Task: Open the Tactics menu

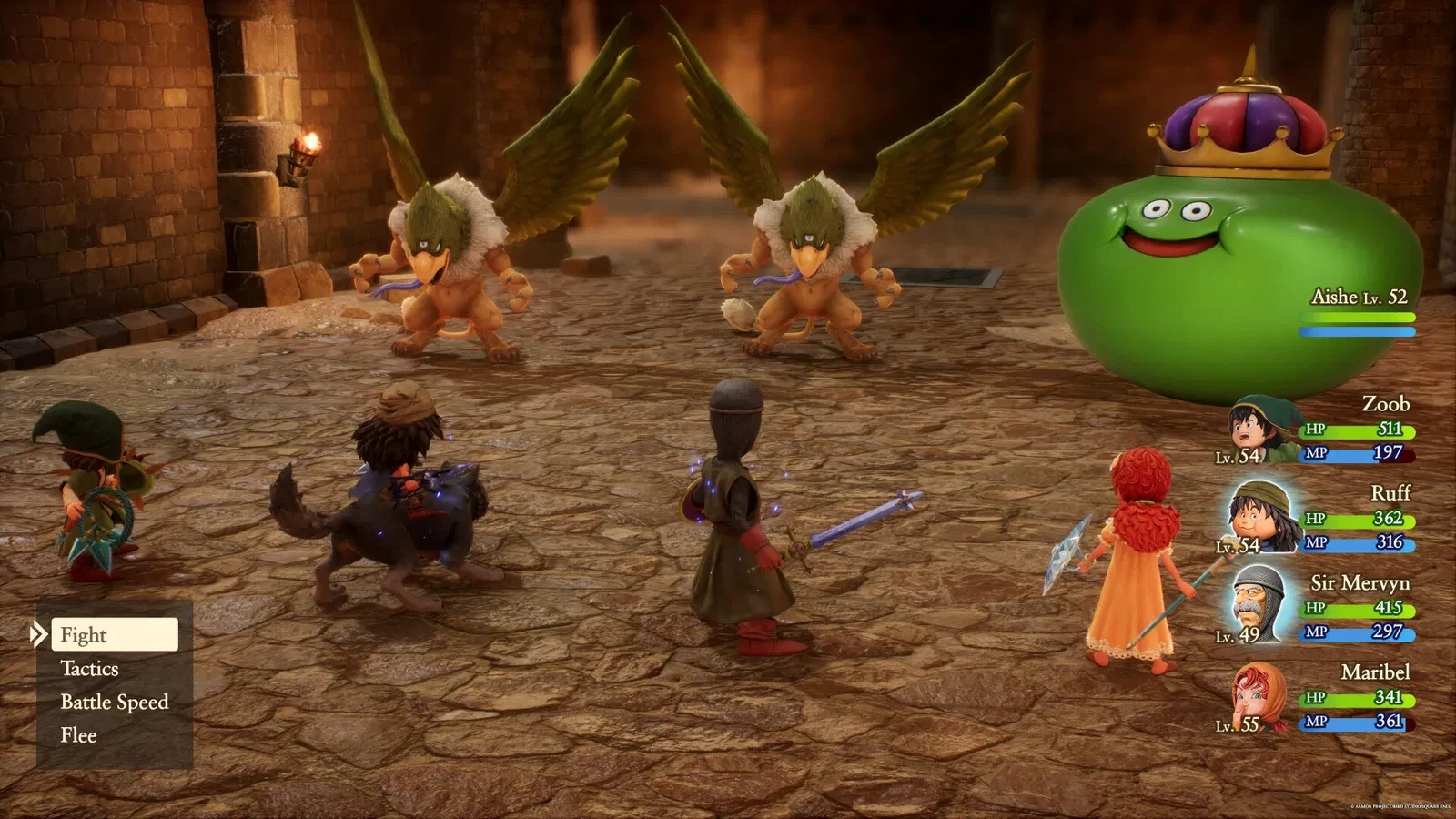Action: (x=89, y=668)
